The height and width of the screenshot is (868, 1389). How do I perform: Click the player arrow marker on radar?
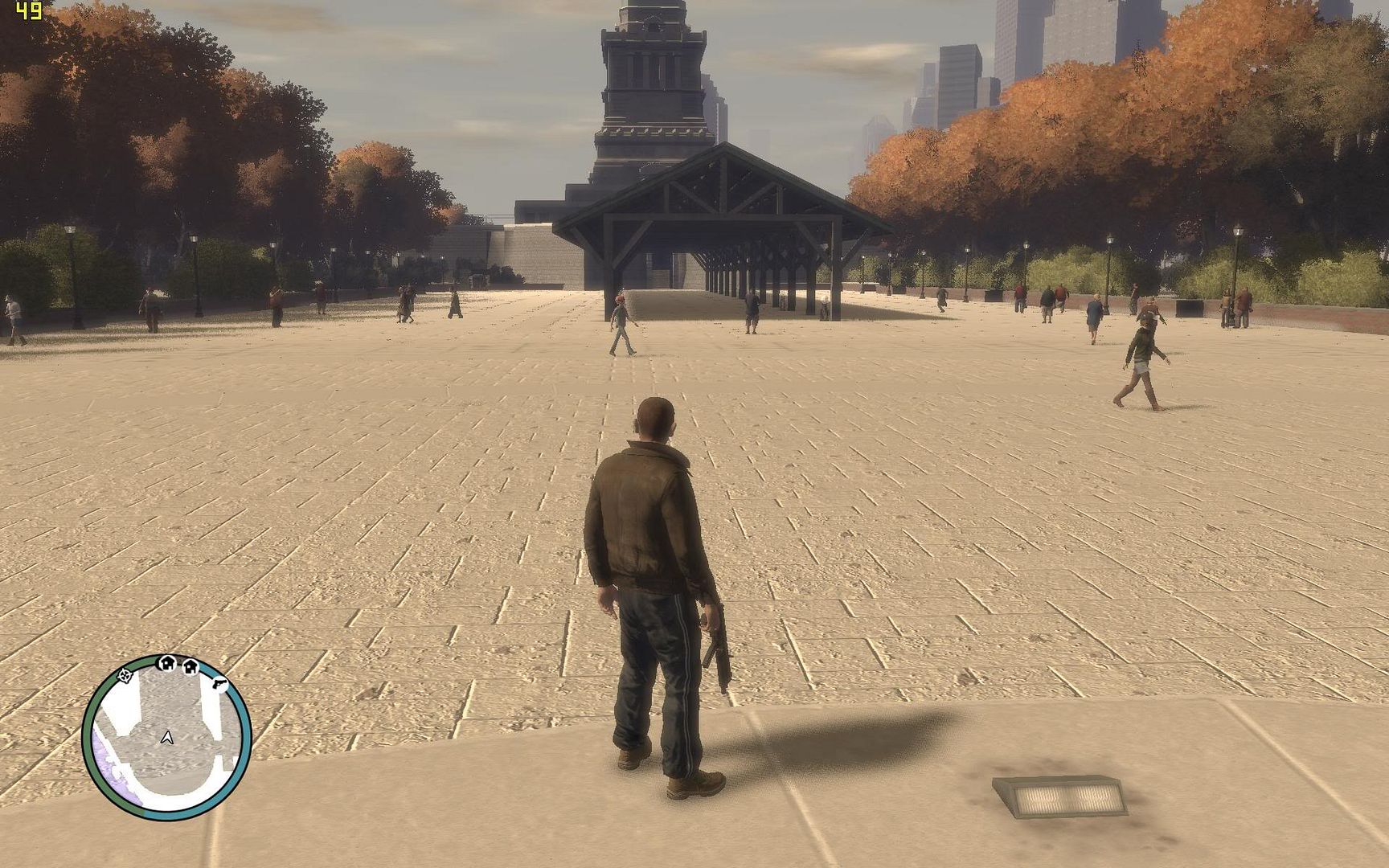click(x=167, y=737)
